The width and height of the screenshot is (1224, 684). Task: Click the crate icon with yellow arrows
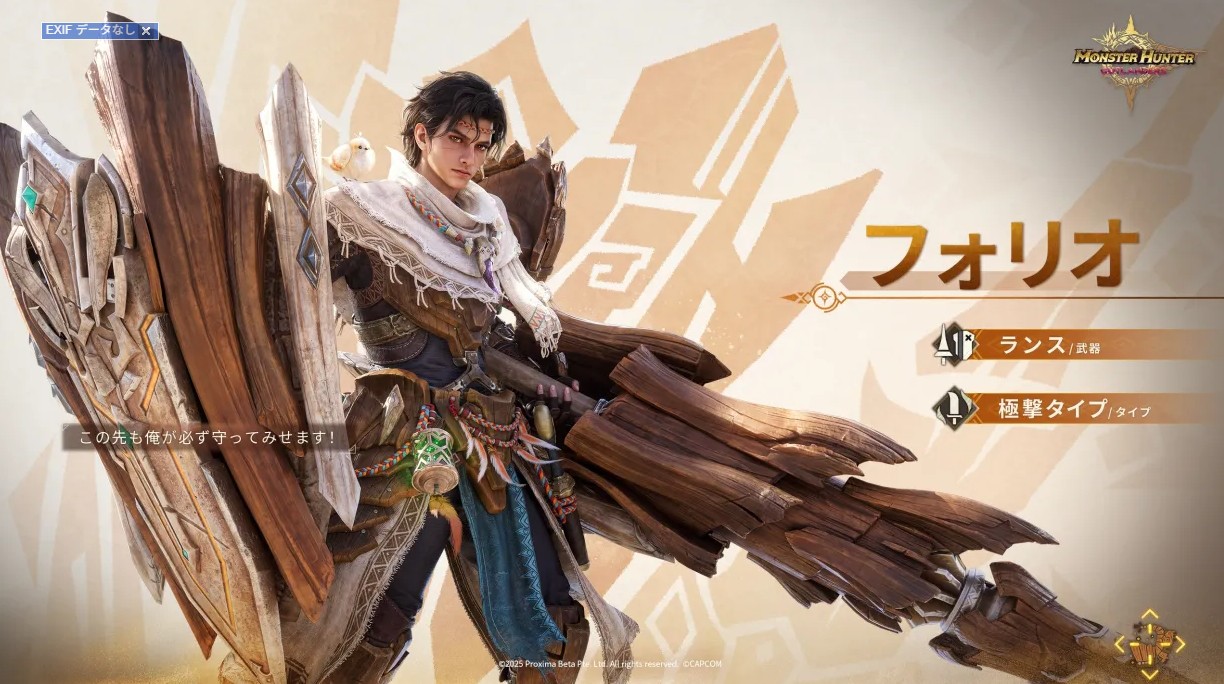click(1148, 644)
